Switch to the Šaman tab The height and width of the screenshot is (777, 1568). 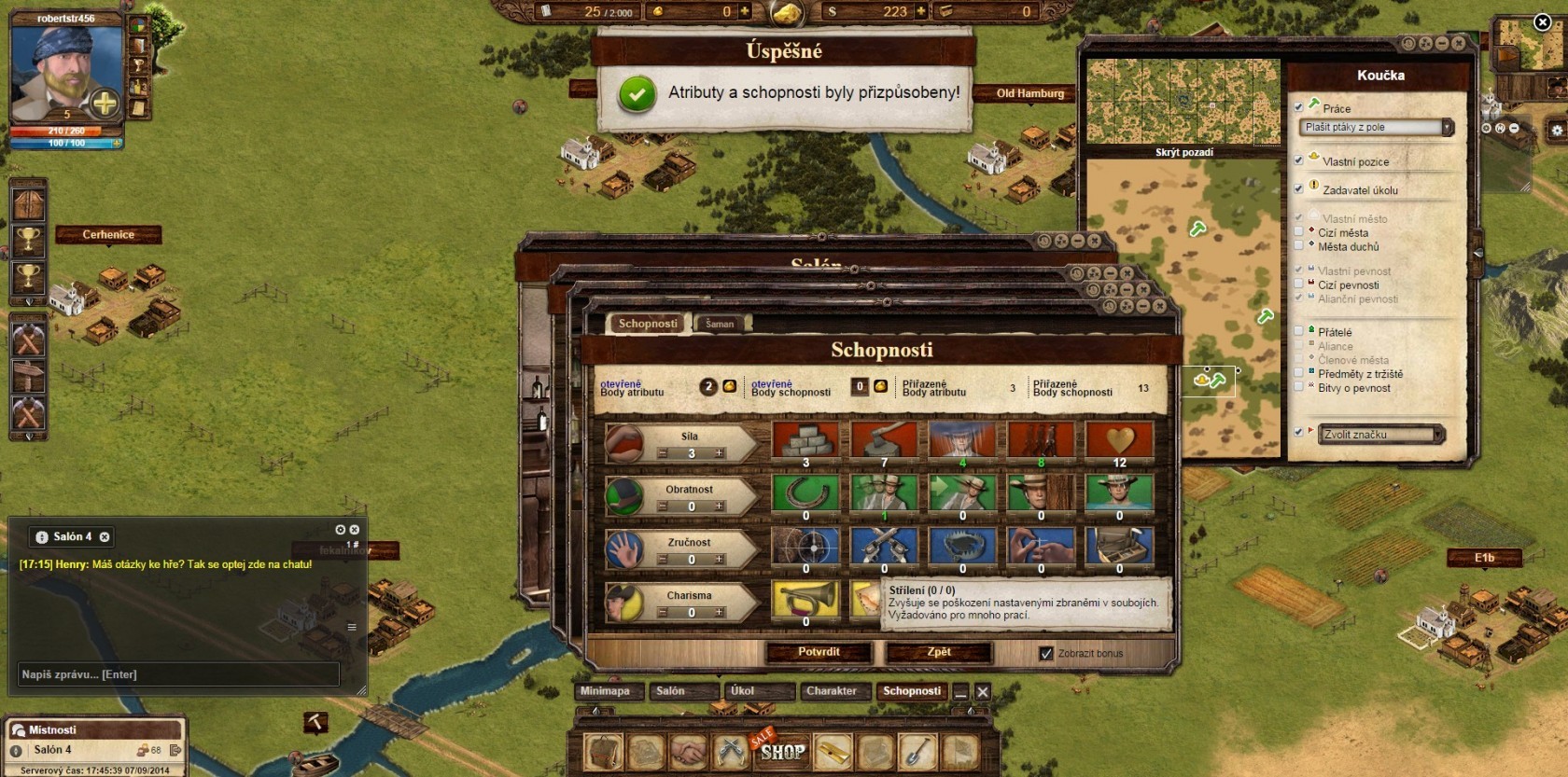click(719, 324)
